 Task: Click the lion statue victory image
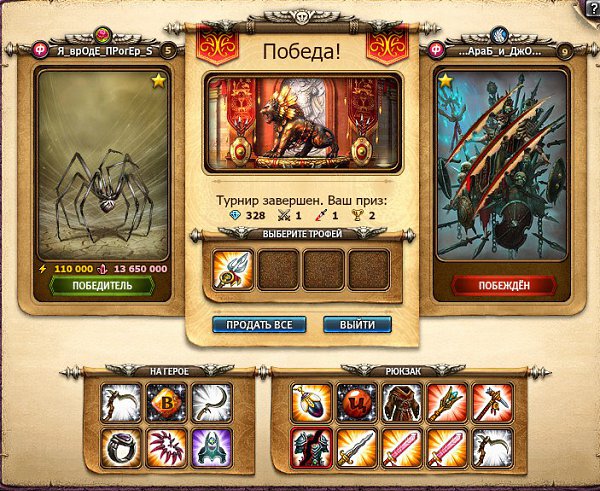302,120
